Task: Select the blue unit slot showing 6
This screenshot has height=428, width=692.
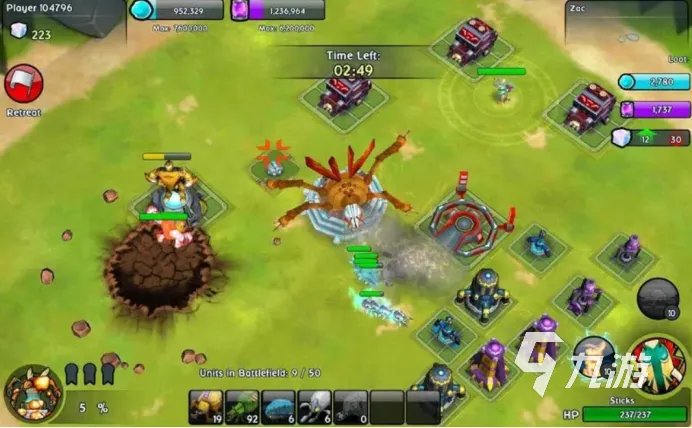Action: click(278, 405)
